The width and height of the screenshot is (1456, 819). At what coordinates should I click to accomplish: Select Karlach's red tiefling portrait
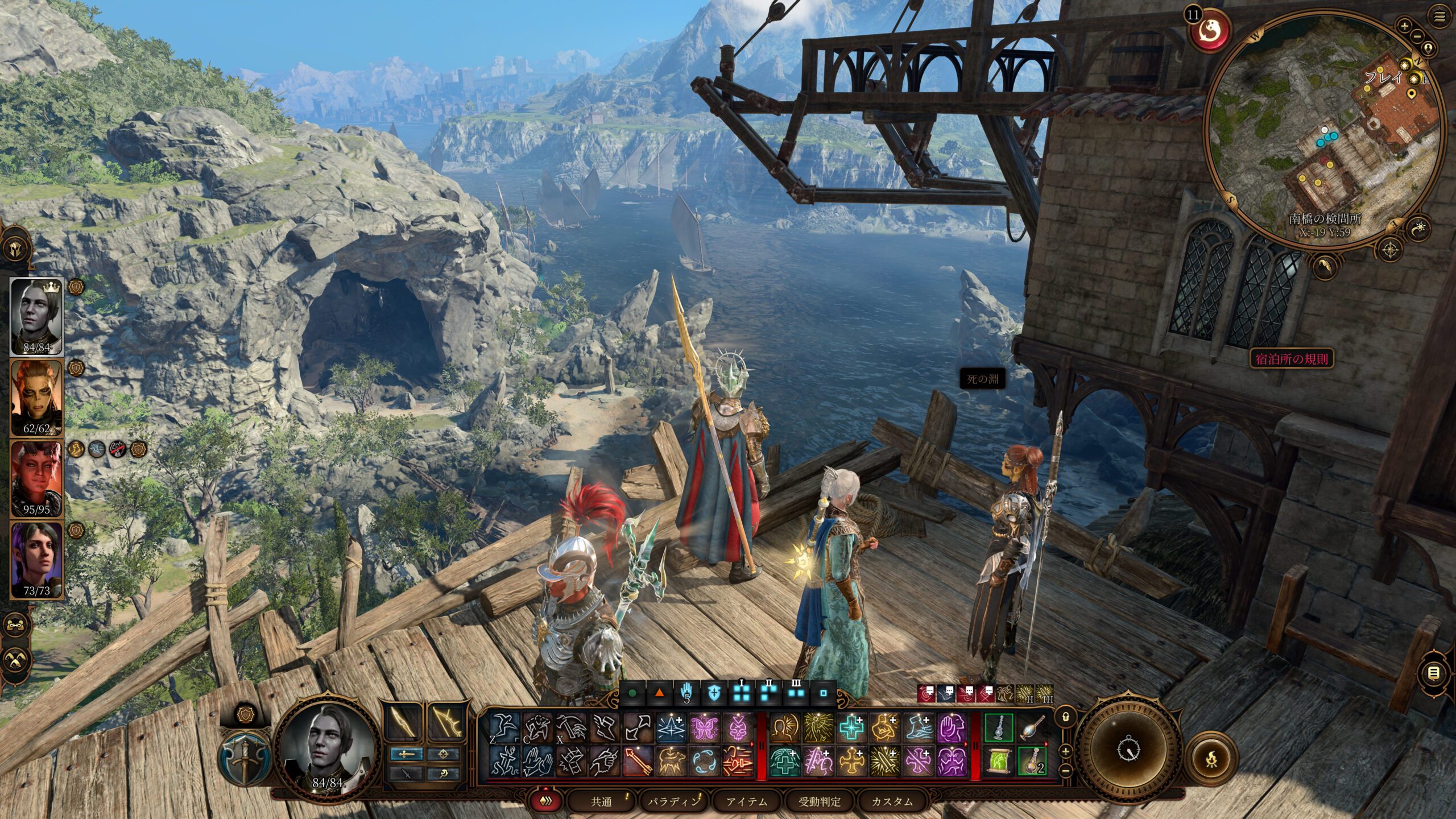click(x=36, y=478)
